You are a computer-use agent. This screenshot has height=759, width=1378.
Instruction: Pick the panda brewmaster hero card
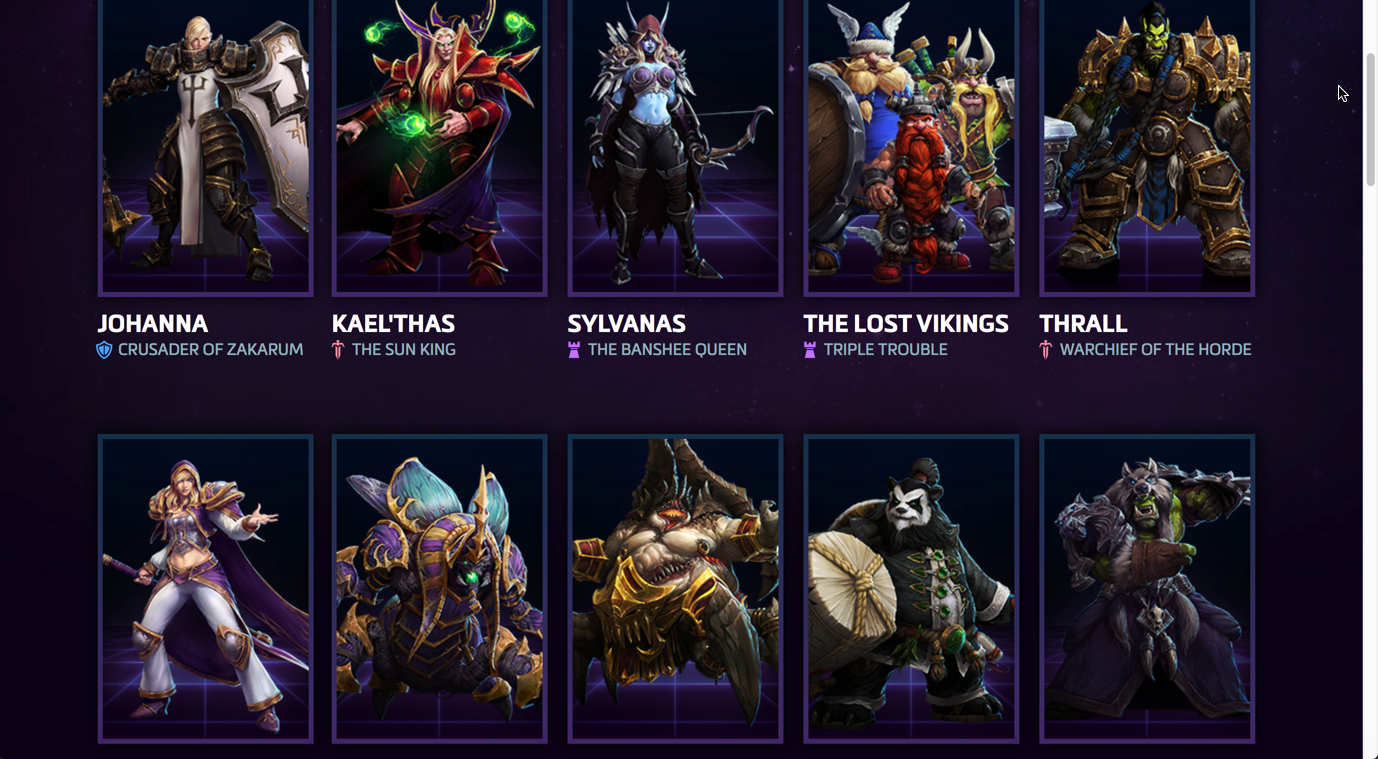[911, 588]
